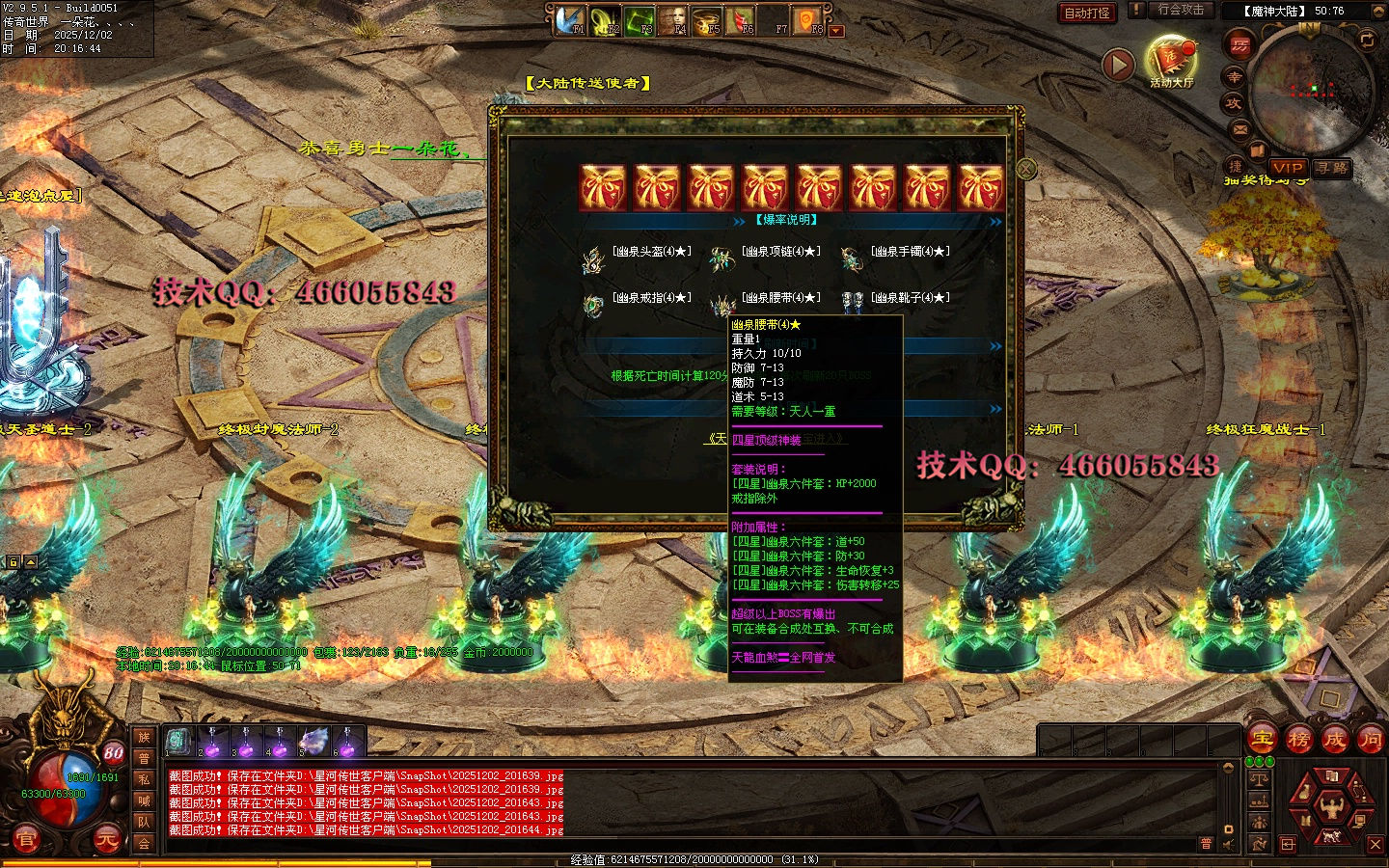
Task: Select the 幽泉头盔(4)★ helmet item
Action: [591, 258]
